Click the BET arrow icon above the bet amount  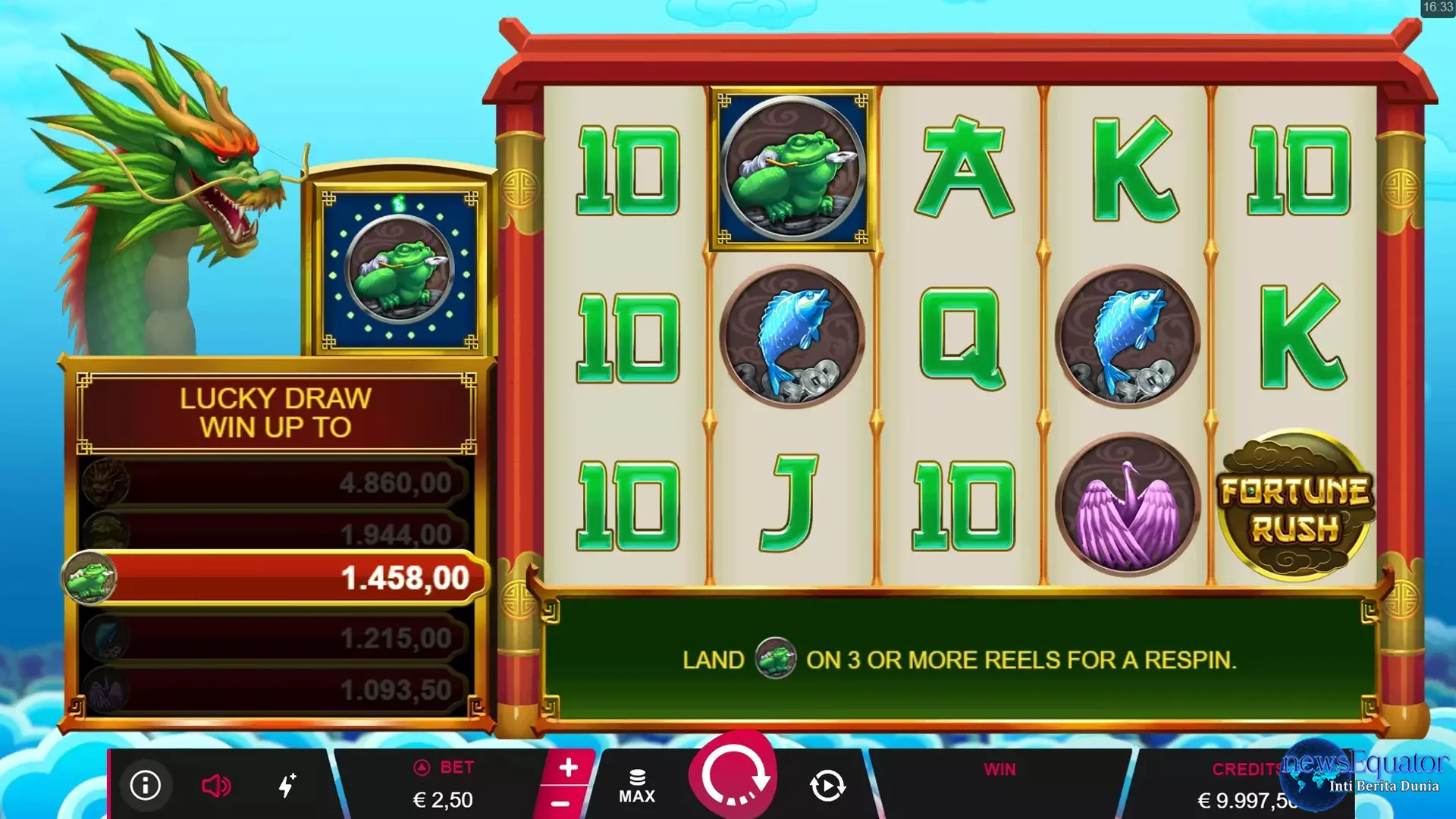pyautogui.click(x=422, y=767)
